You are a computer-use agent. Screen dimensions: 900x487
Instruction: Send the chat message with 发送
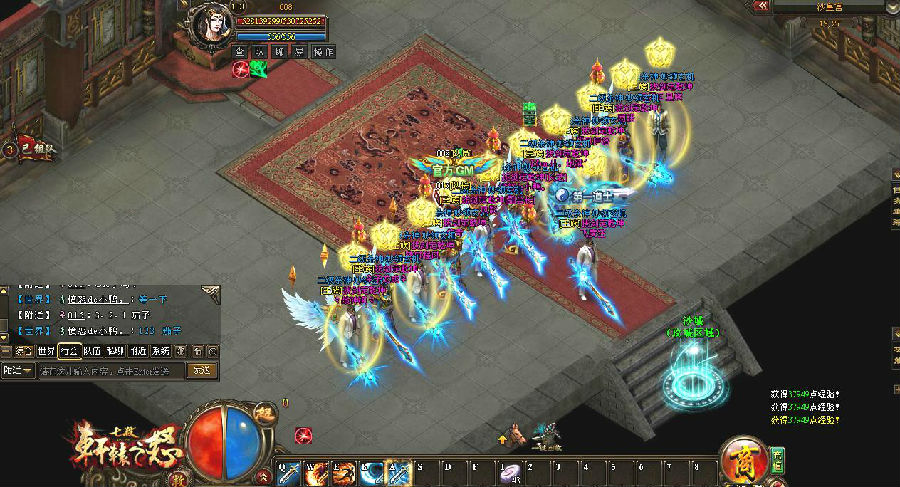click(x=201, y=370)
